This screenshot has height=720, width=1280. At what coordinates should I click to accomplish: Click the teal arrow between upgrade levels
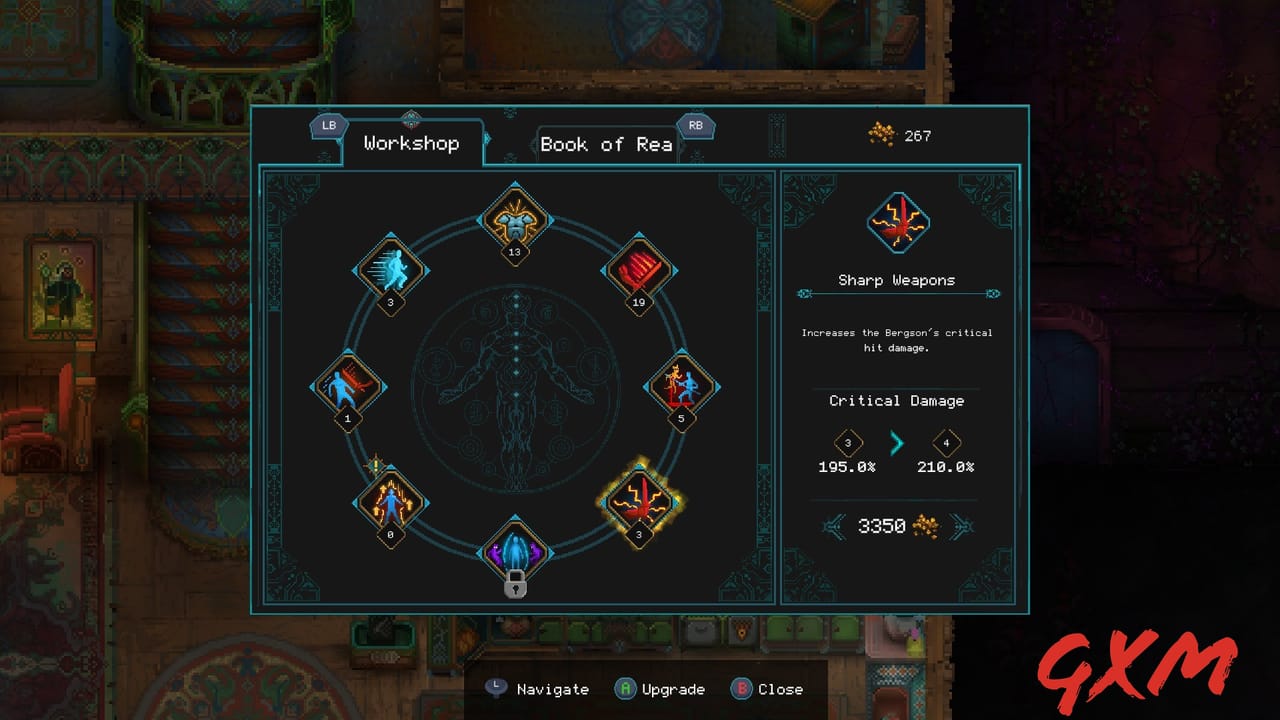(x=895, y=442)
